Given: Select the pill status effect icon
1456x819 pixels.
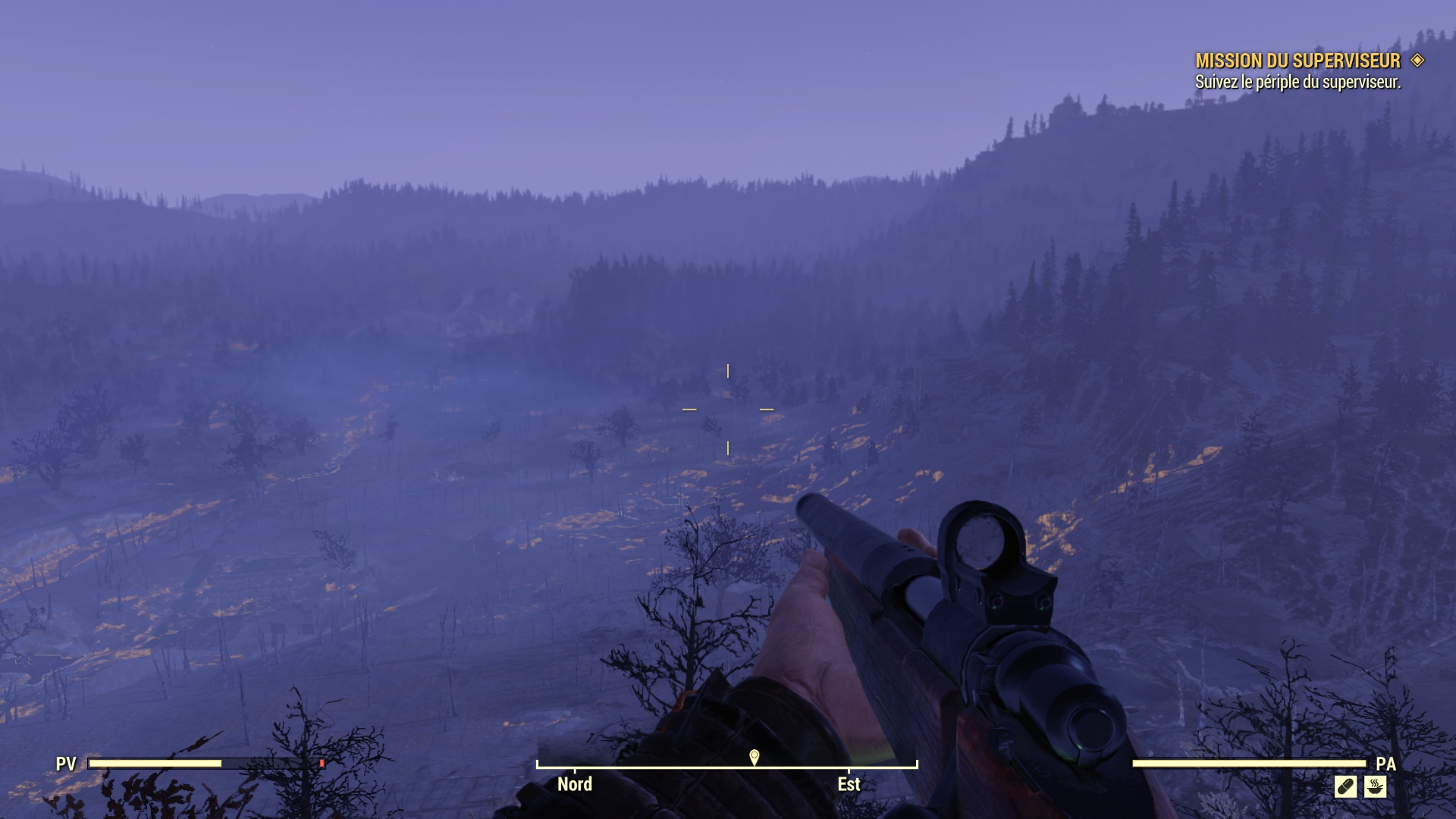Looking at the screenshot, I should (1345, 787).
